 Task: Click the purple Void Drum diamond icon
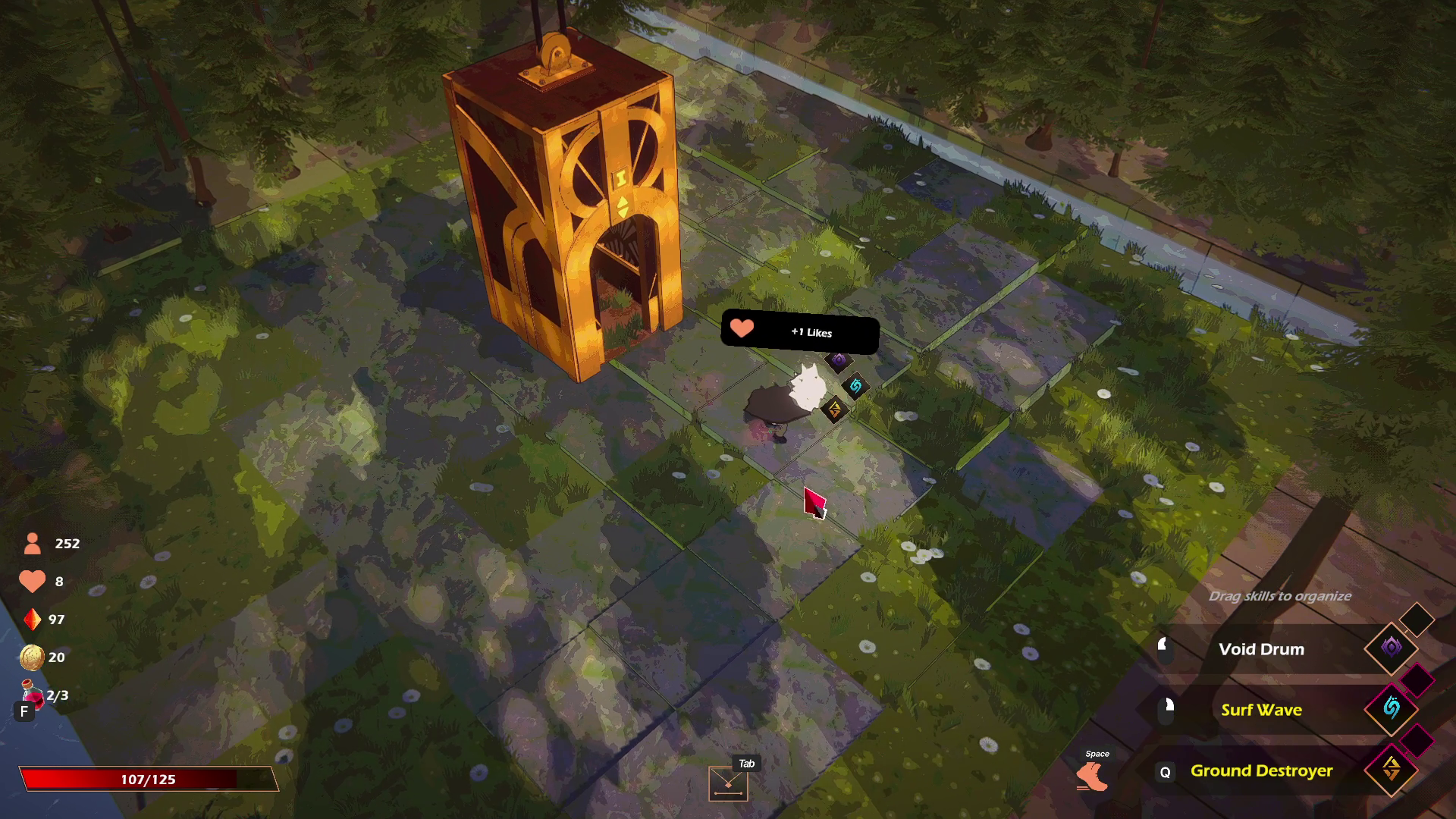[x=1391, y=648]
